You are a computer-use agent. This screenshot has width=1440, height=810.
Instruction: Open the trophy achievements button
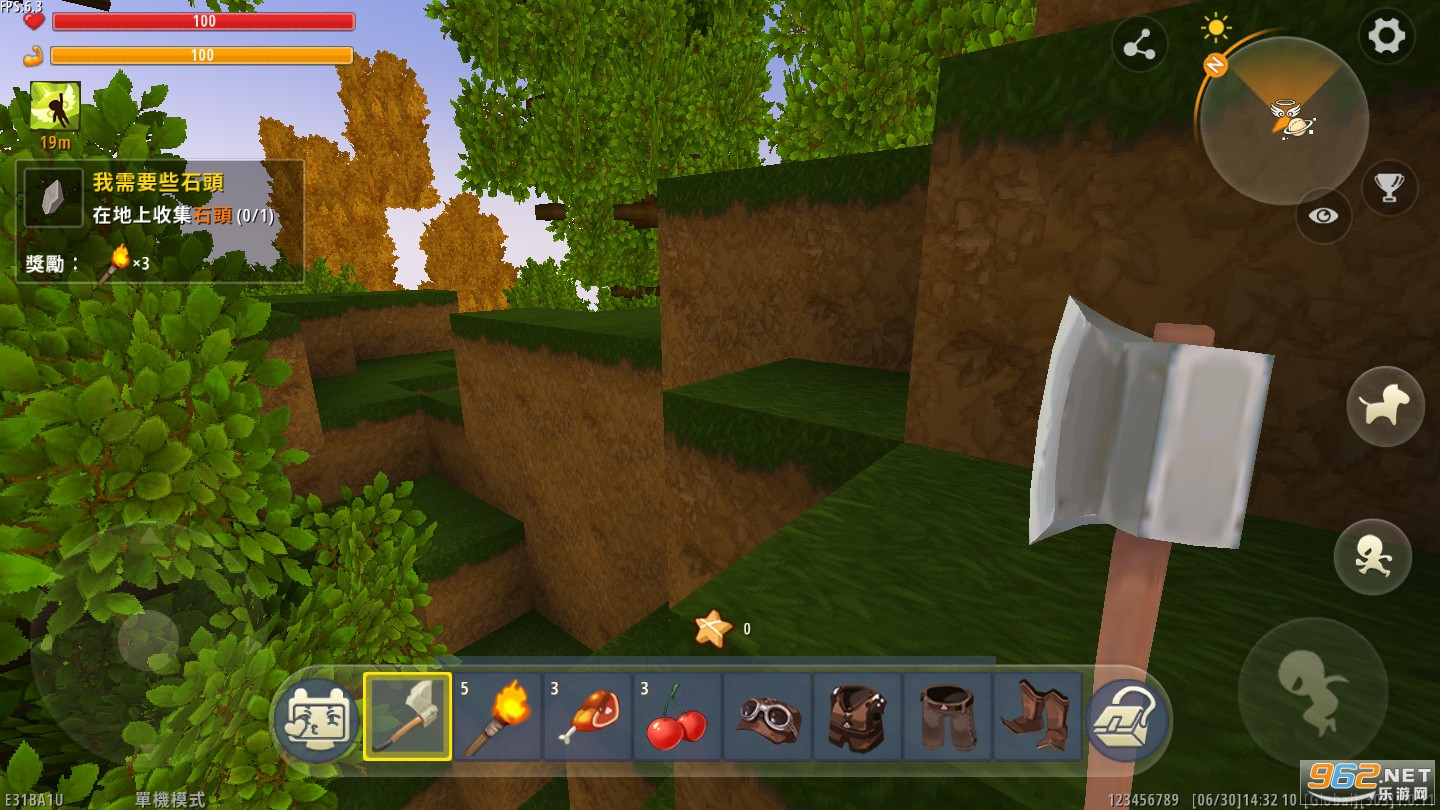click(x=1389, y=187)
